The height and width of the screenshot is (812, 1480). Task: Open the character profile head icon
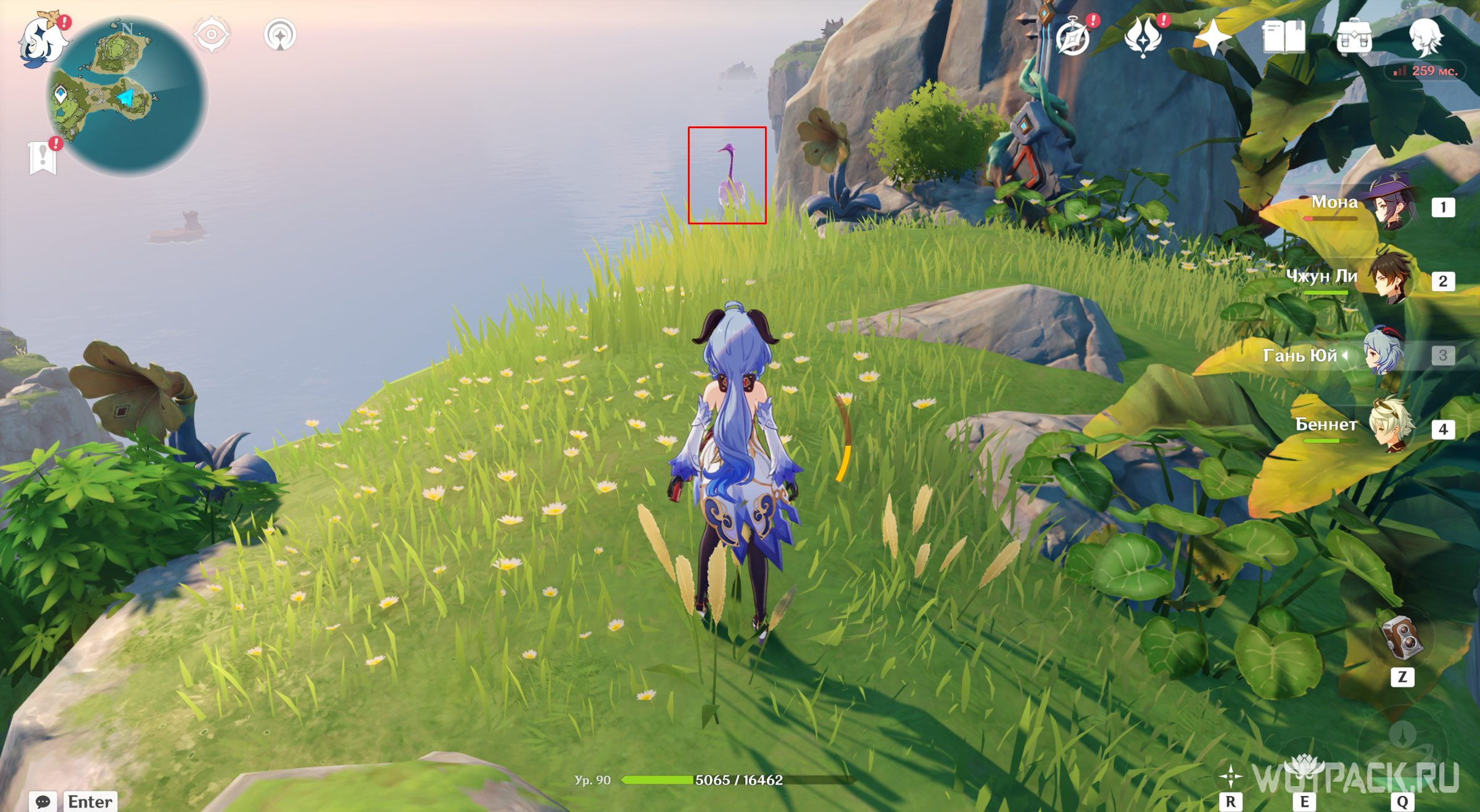[1425, 37]
